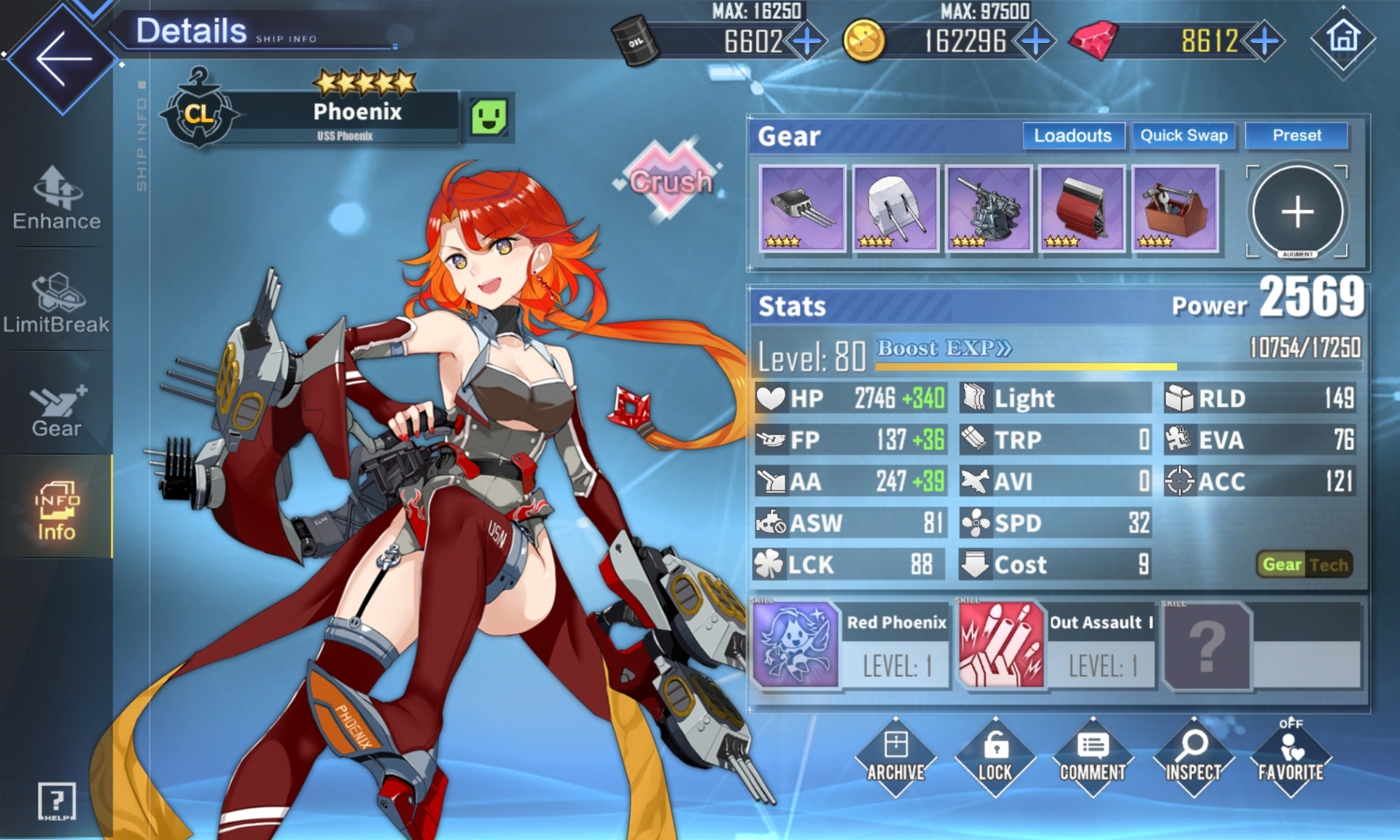The image size is (1400, 840).
Task: View the Red Phoenix skill
Action: coord(796,645)
